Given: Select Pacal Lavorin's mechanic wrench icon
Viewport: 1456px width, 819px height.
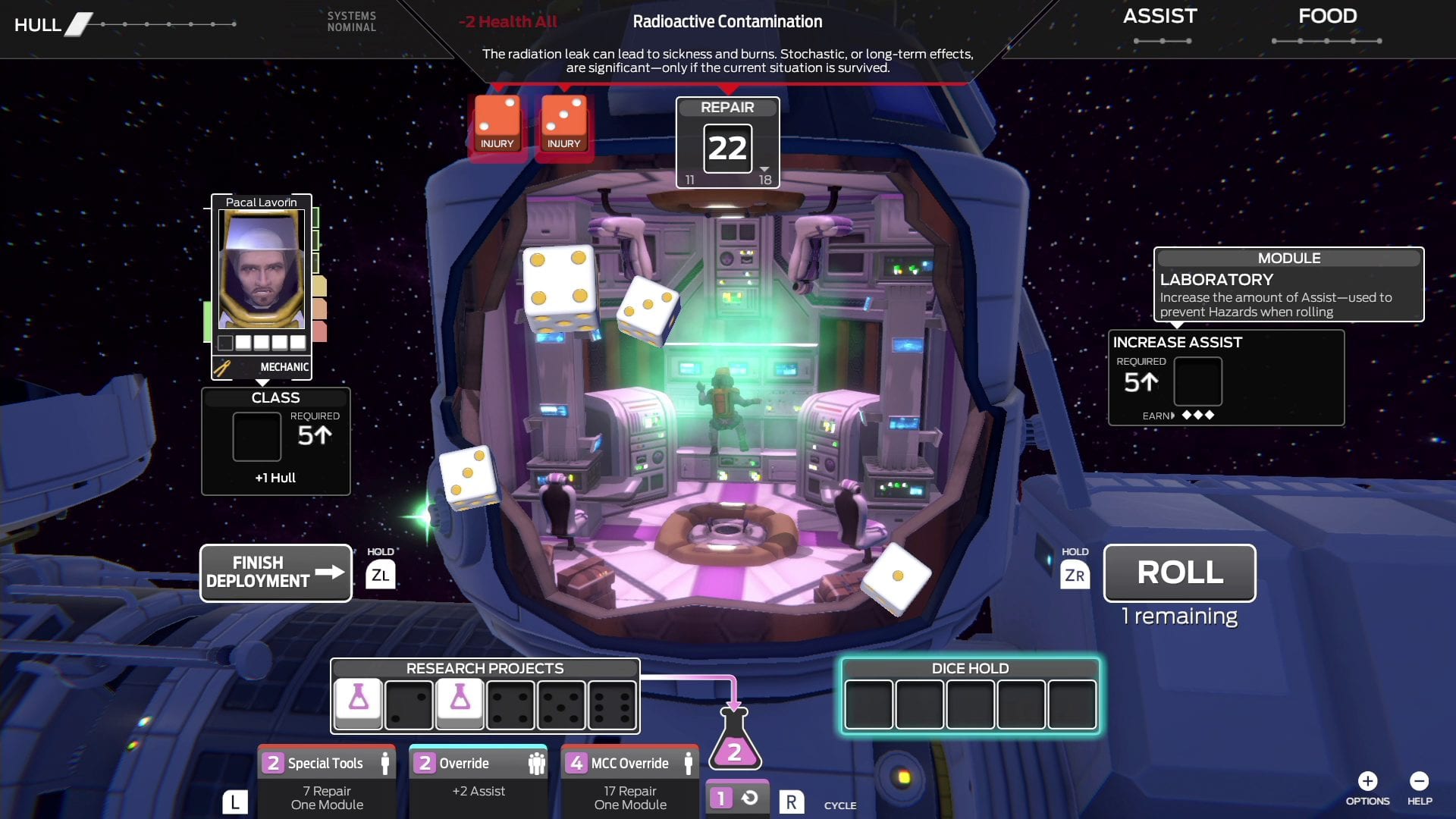Looking at the screenshot, I should tap(221, 368).
